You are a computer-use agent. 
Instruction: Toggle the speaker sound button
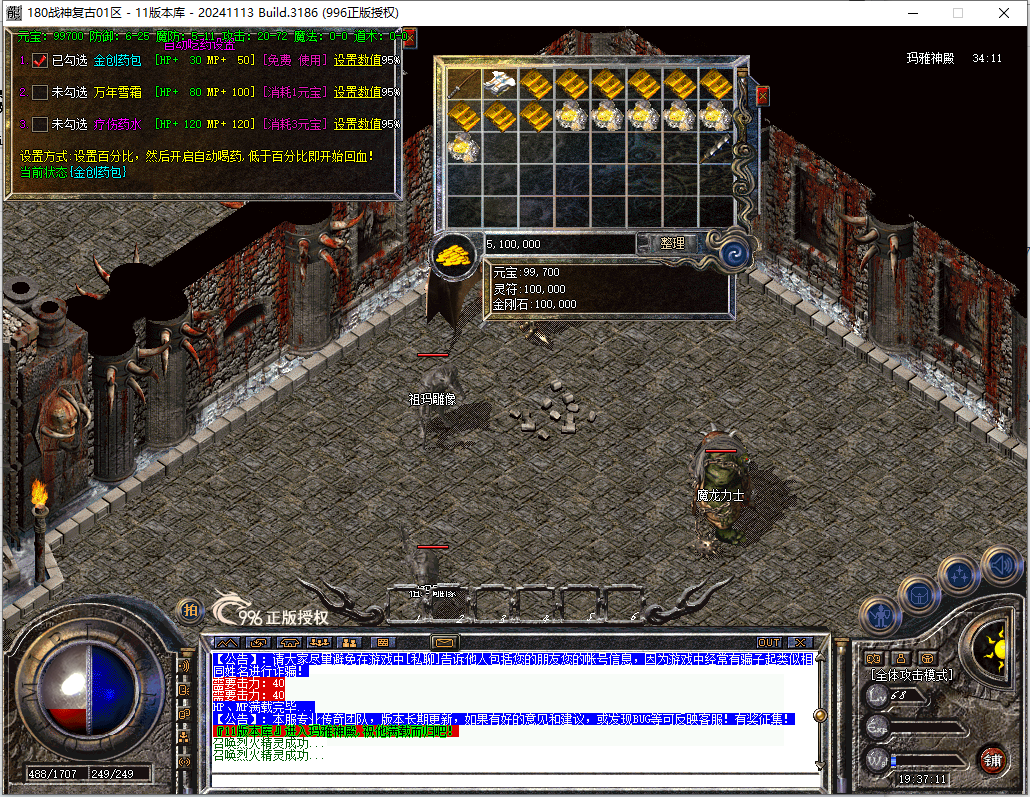point(1000,566)
